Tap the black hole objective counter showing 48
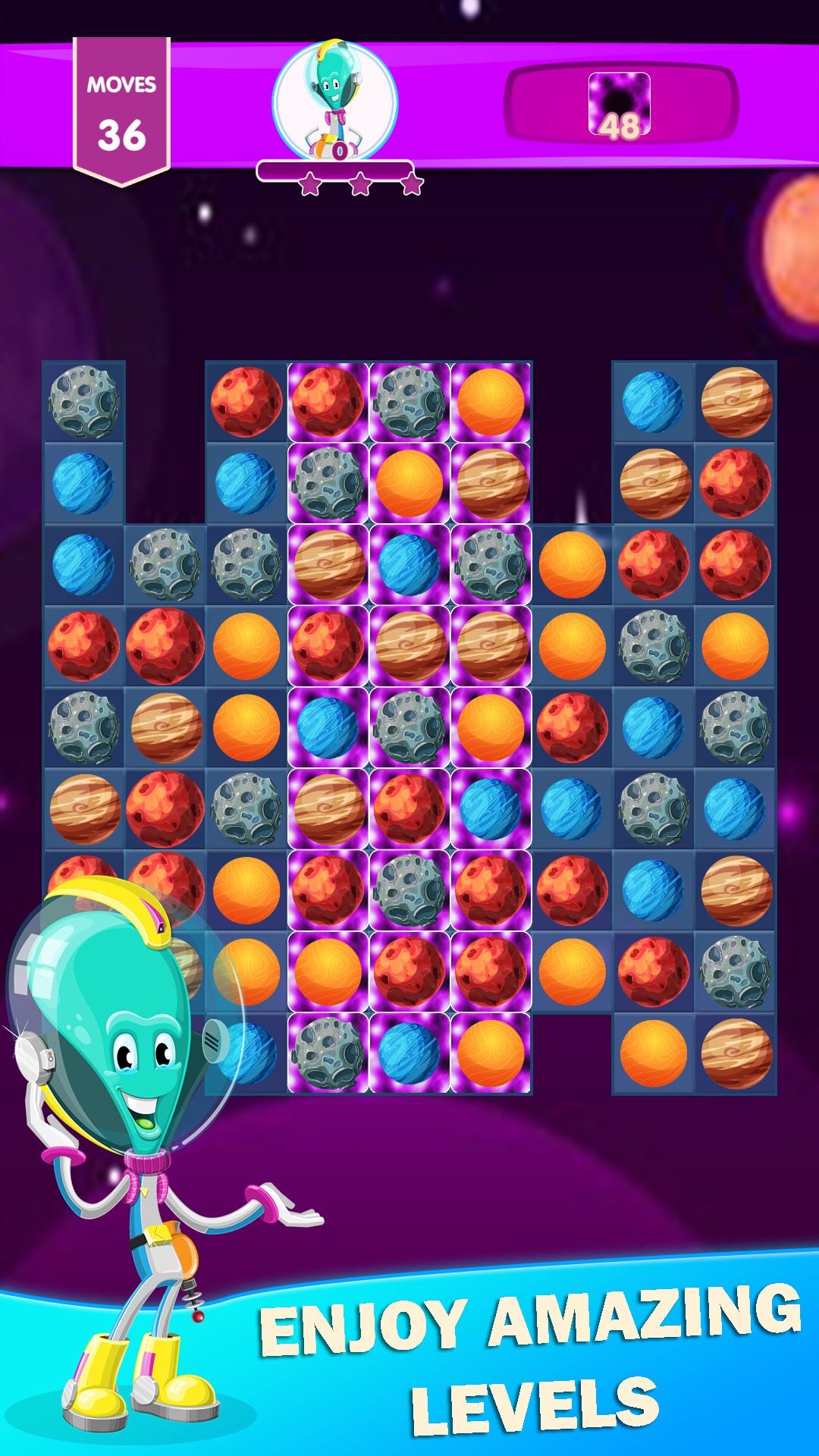 coord(620,105)
